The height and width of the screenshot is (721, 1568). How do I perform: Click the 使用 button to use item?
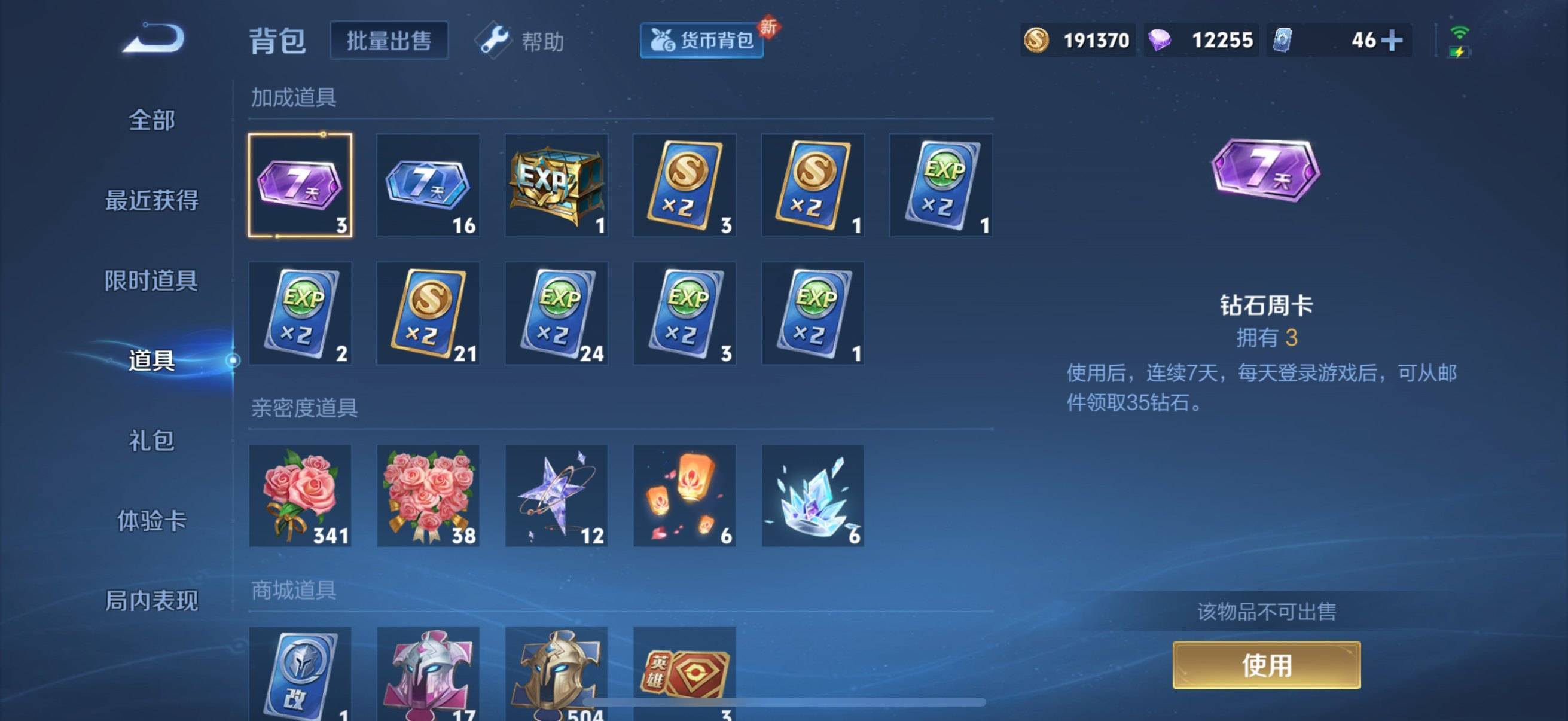click(1266, 665)
